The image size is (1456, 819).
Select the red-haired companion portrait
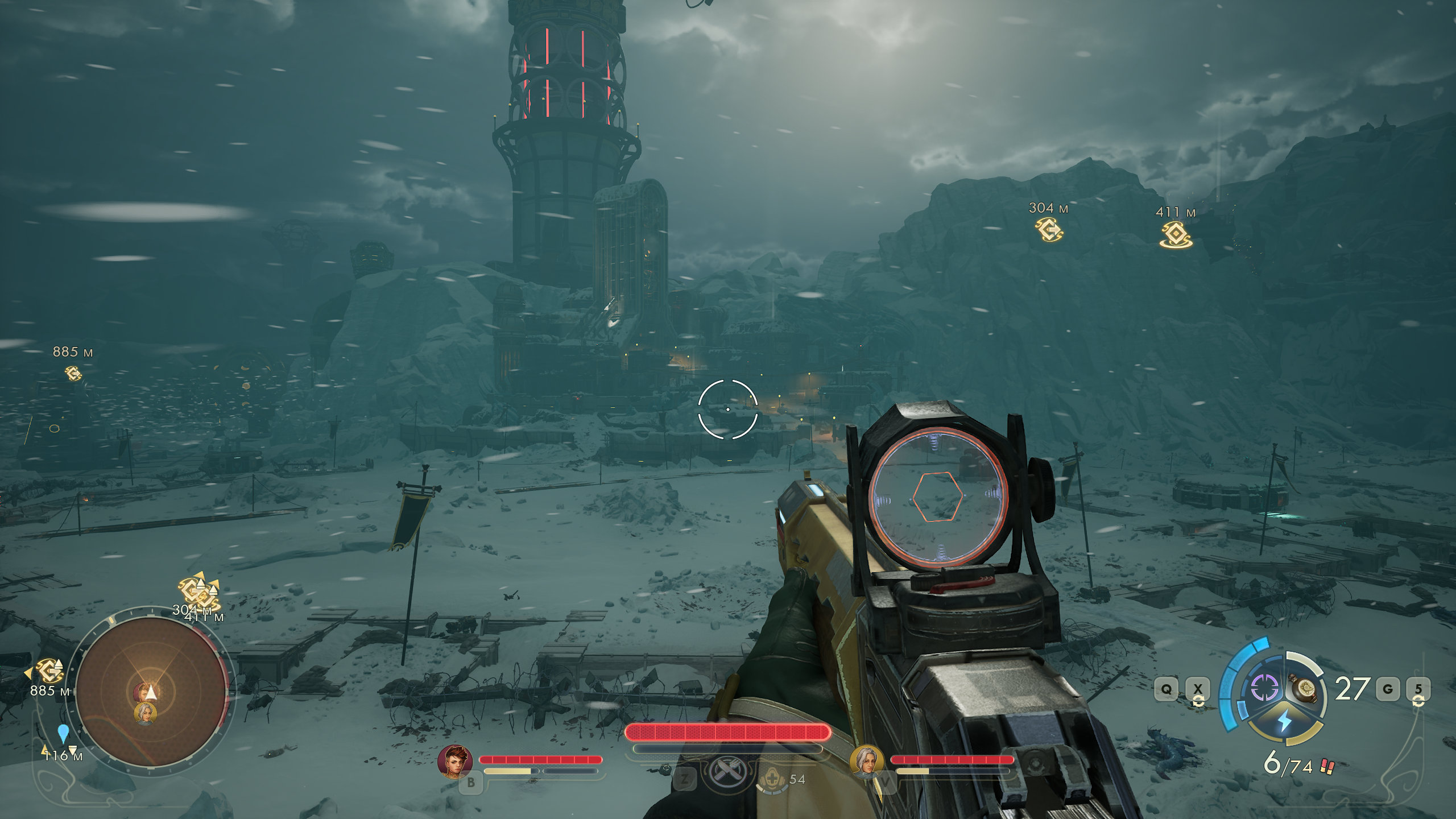point(454,762)
